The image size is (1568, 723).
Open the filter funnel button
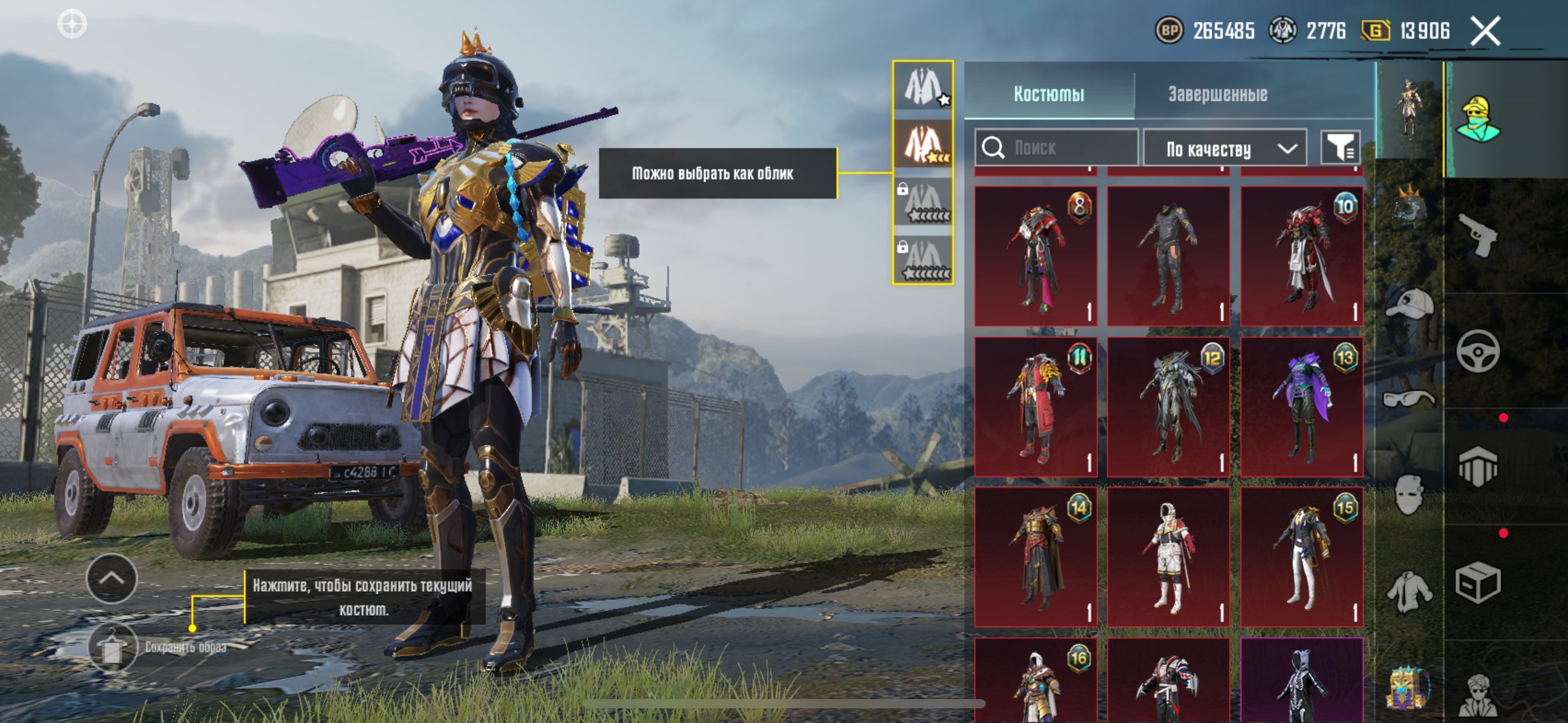tap(1340, 148)
